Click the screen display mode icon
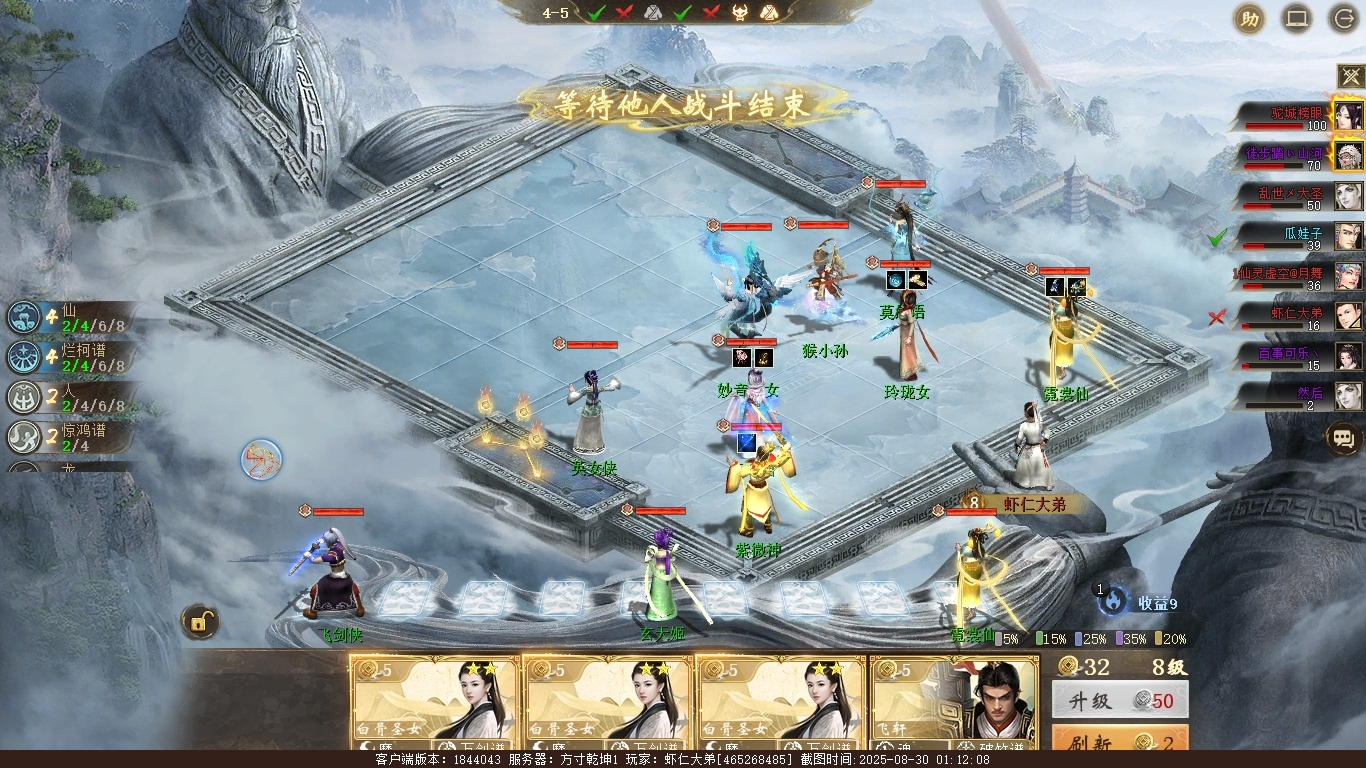The height and width of the screenshot is (768, 1366). pyautogui.click(x=1297, y=18)
